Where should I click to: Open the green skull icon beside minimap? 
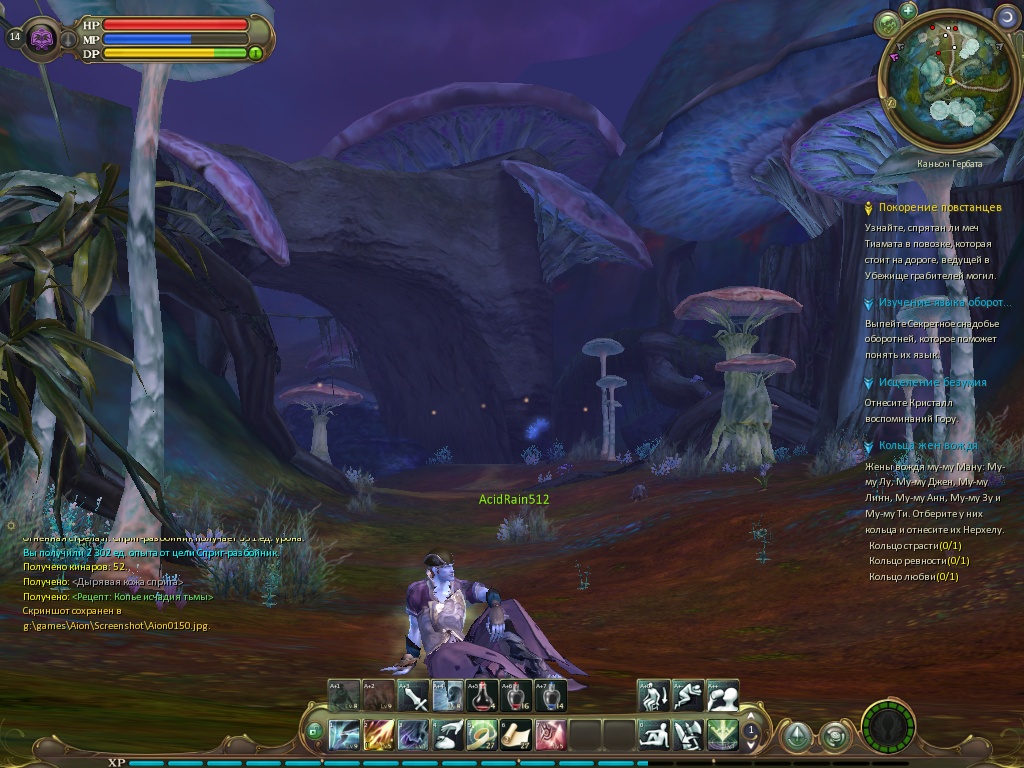tap(886, 23)
